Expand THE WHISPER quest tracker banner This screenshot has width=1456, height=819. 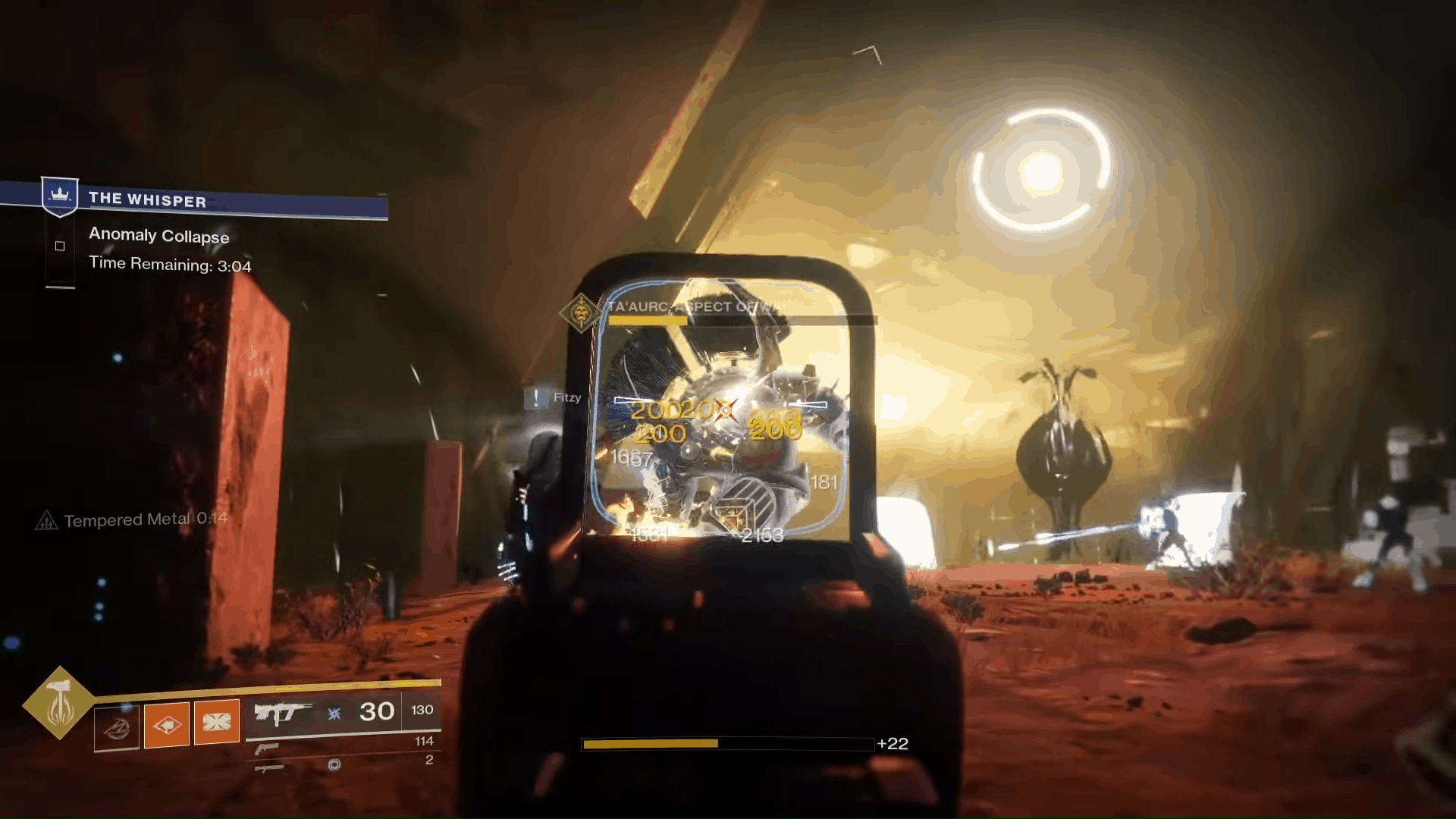(227, 201)
